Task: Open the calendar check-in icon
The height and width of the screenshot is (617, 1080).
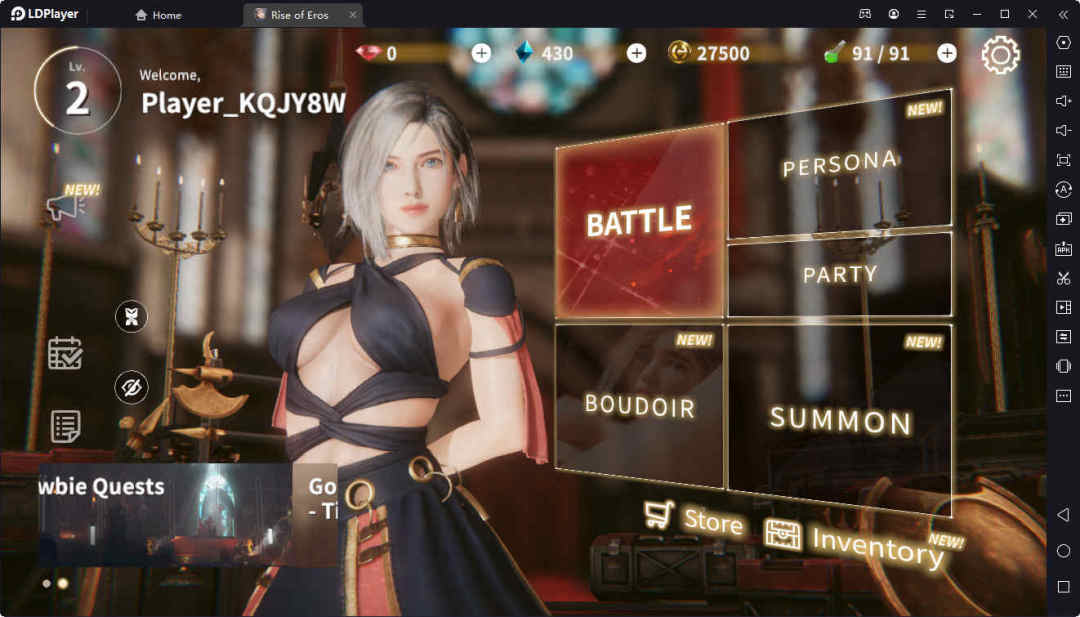Action: [x=65, y=353]
